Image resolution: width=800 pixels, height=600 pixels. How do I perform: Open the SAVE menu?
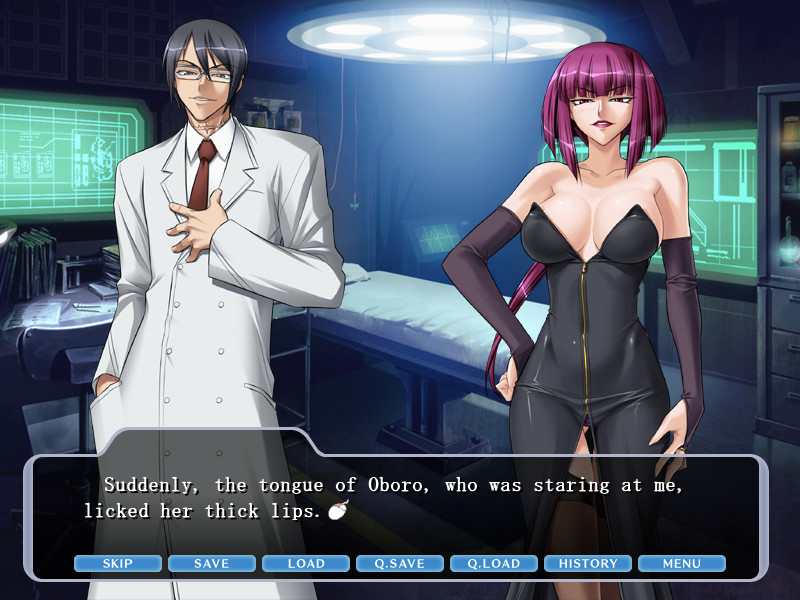(x=212, y=563)
